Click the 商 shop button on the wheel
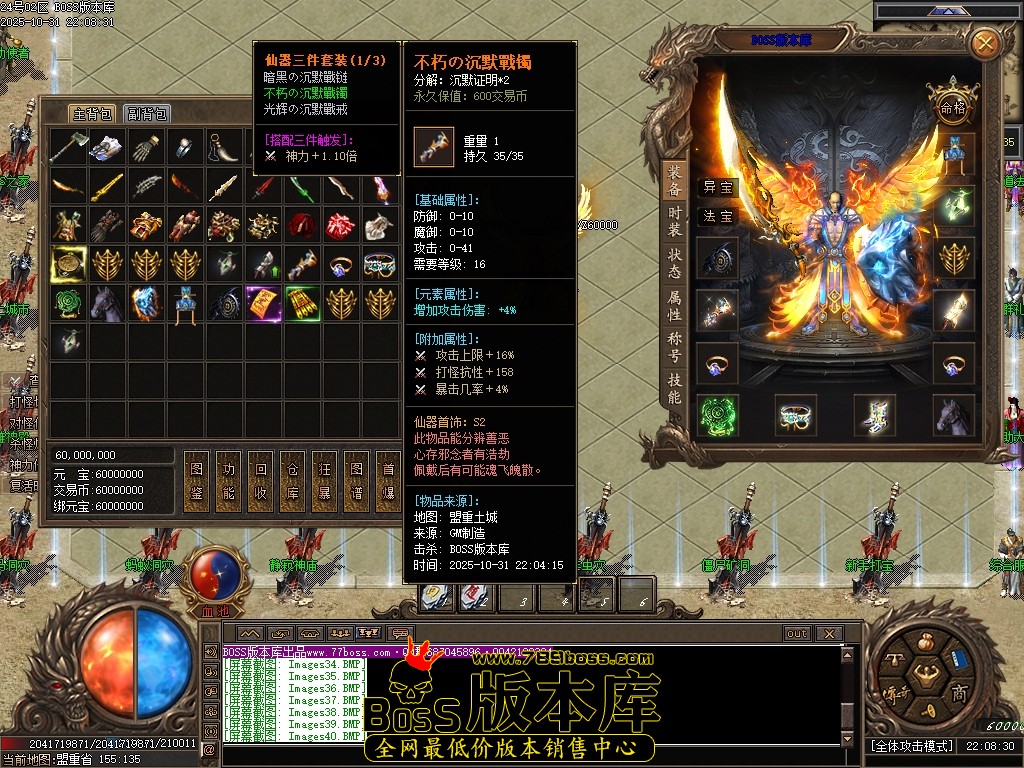Screen dimensions: 1024x768 [958, 693]
